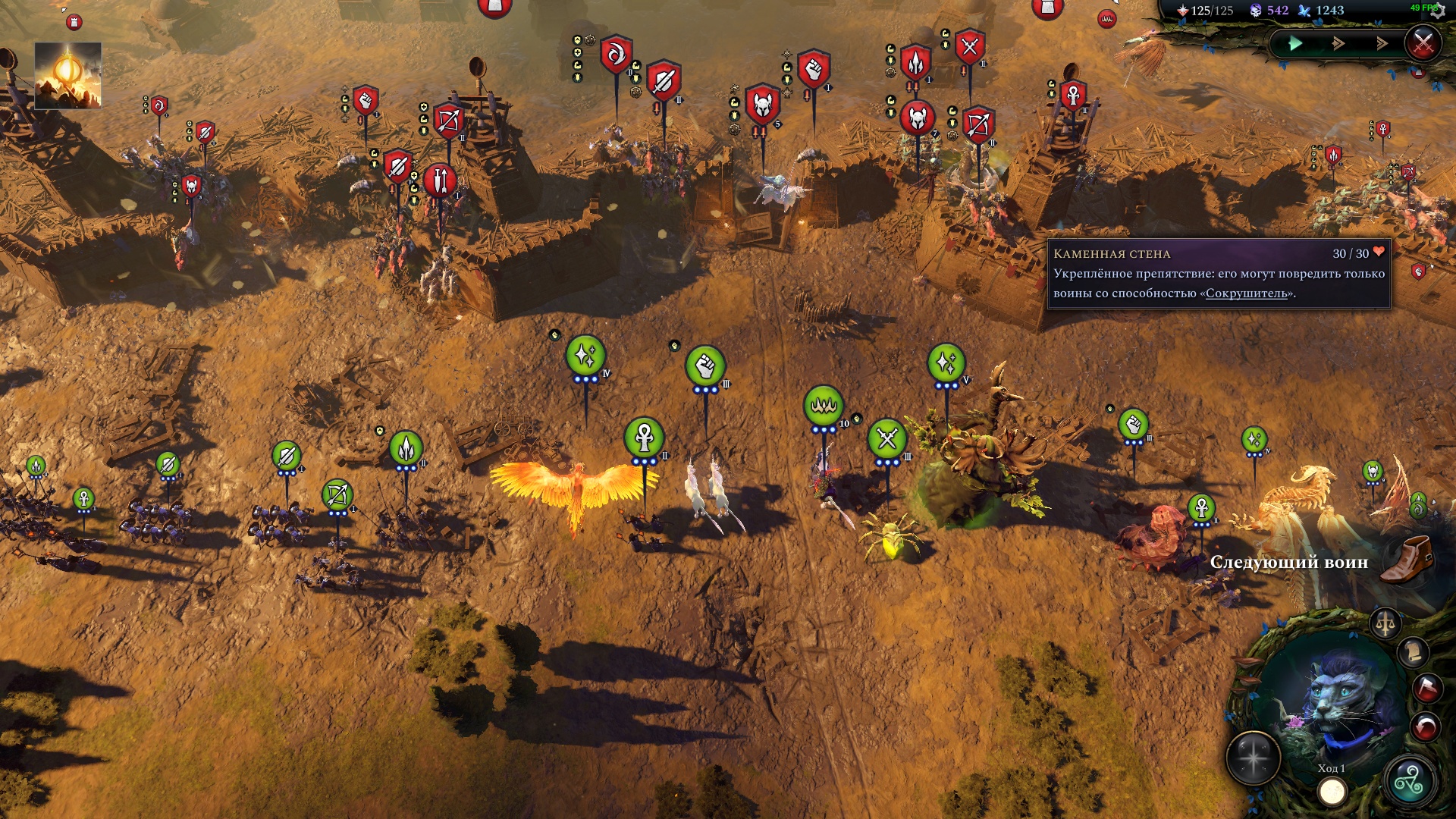Choose the green helmet unit marker
Viewport: 1456px width, 819px height.
coord(1373,472)
